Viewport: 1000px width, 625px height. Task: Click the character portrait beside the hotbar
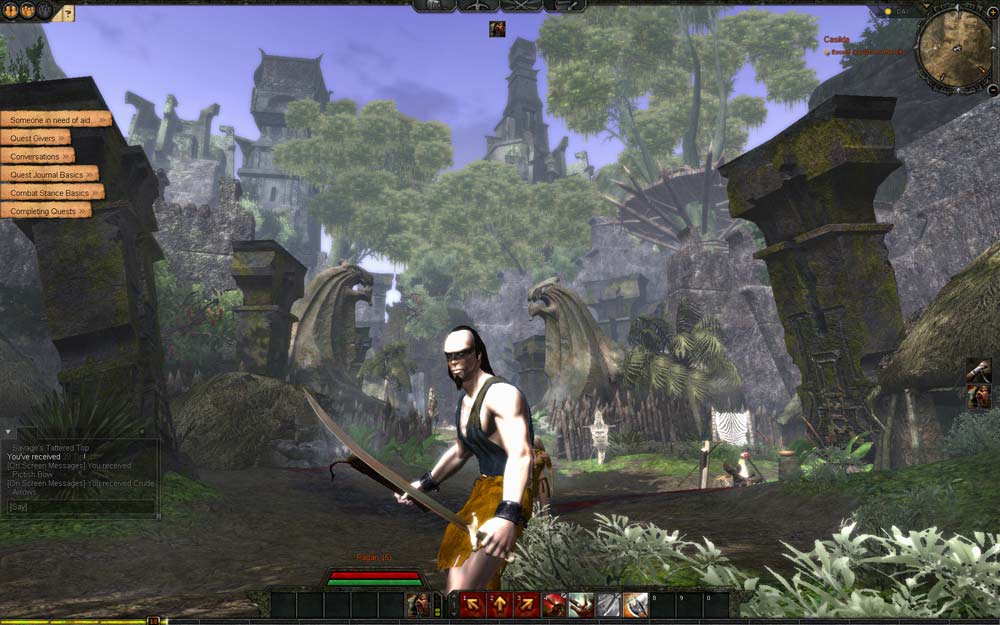click(x=419, y=605)
